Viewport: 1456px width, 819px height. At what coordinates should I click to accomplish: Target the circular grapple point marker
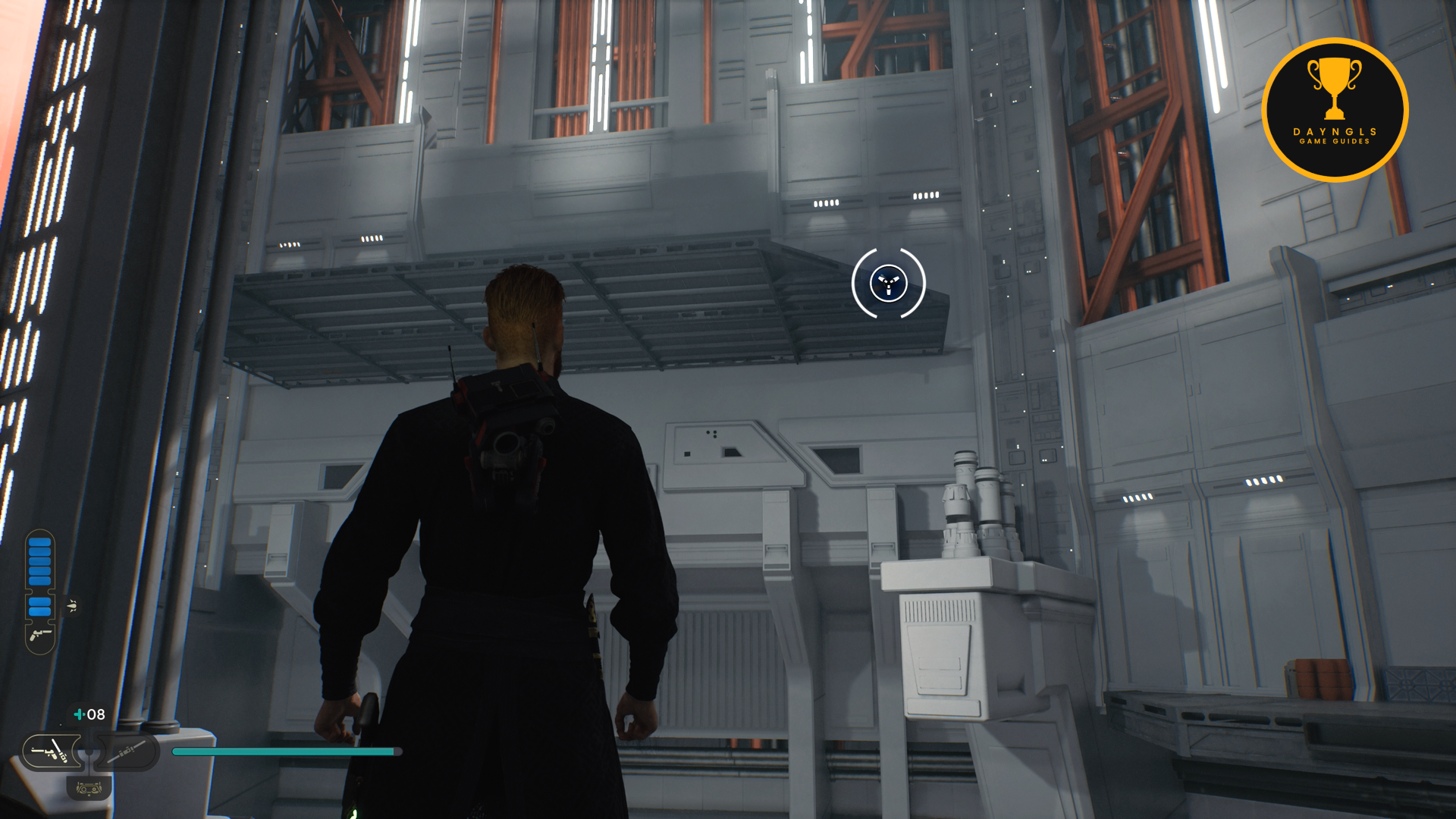(x=888, y=284)
